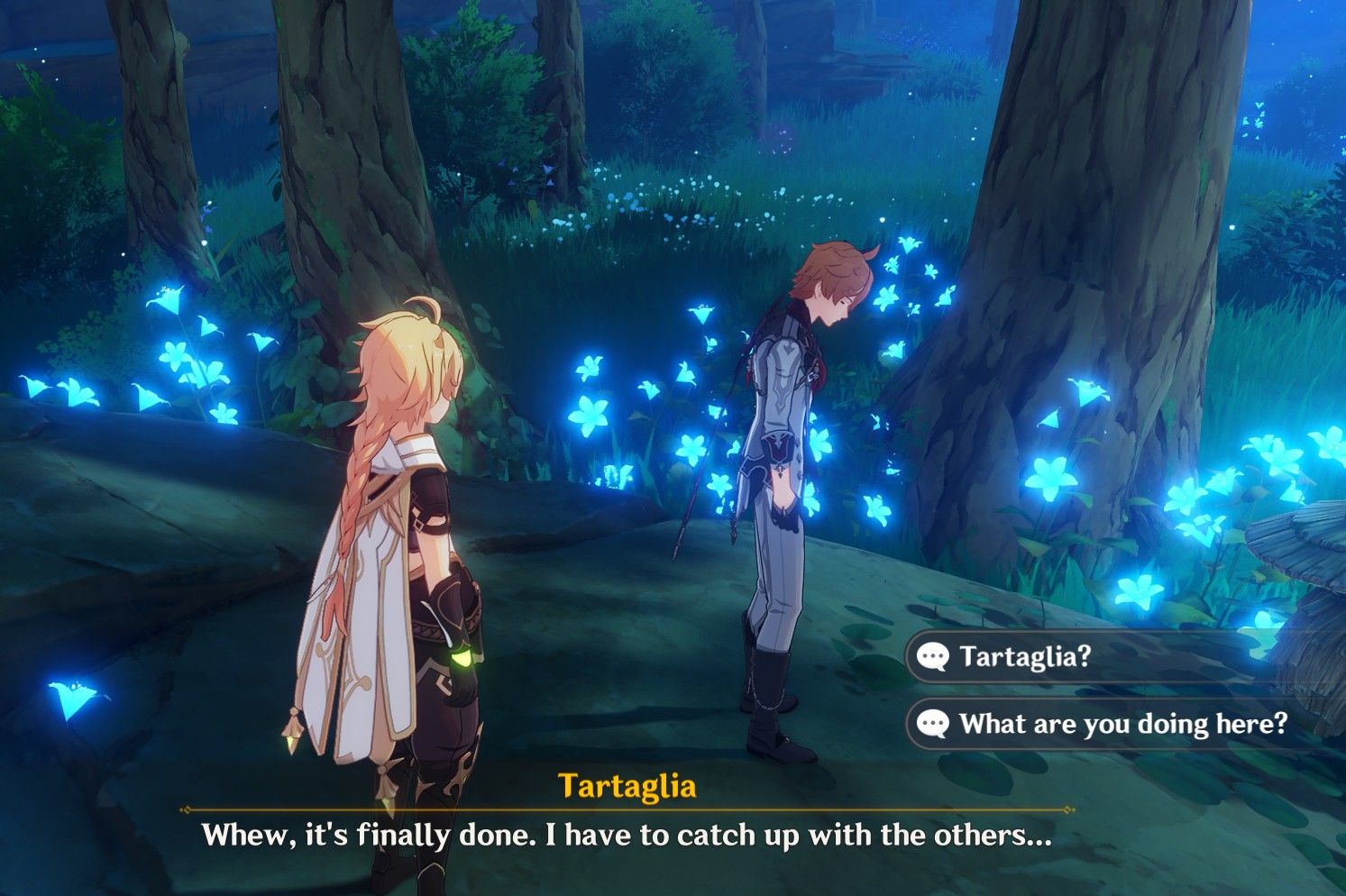Click the chat bubble icon beside "Tartaglia?"
1346x896 pixels.
pos(932,656)
